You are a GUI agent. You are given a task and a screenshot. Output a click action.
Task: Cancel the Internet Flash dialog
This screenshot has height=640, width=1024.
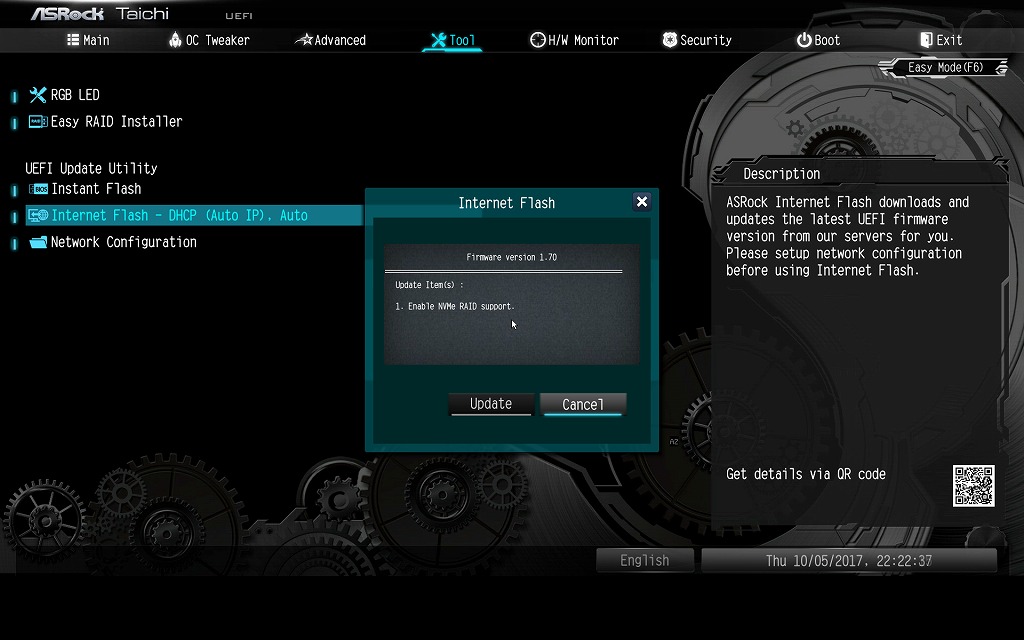[x=583, y=404]
